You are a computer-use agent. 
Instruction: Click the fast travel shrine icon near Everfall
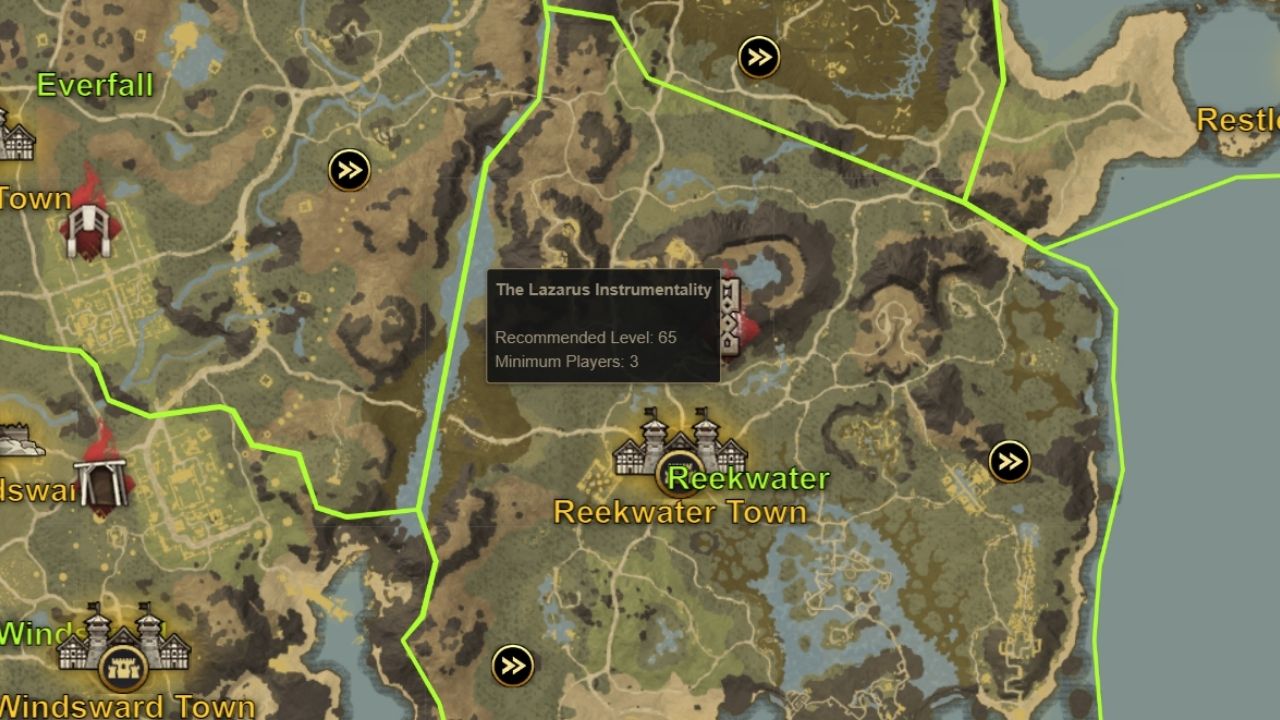click(348, 170)
